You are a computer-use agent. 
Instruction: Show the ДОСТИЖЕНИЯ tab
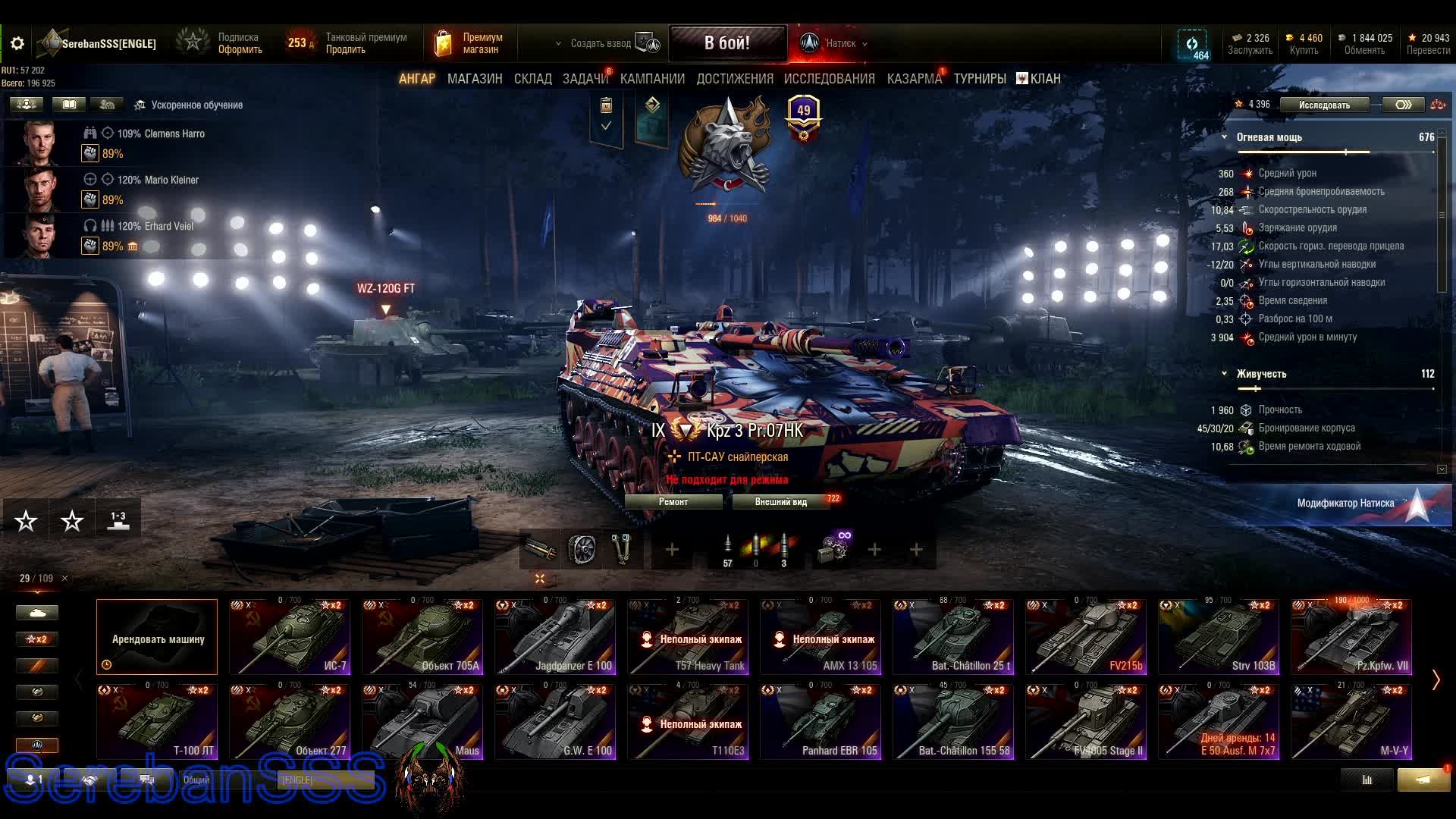point(734,79)
